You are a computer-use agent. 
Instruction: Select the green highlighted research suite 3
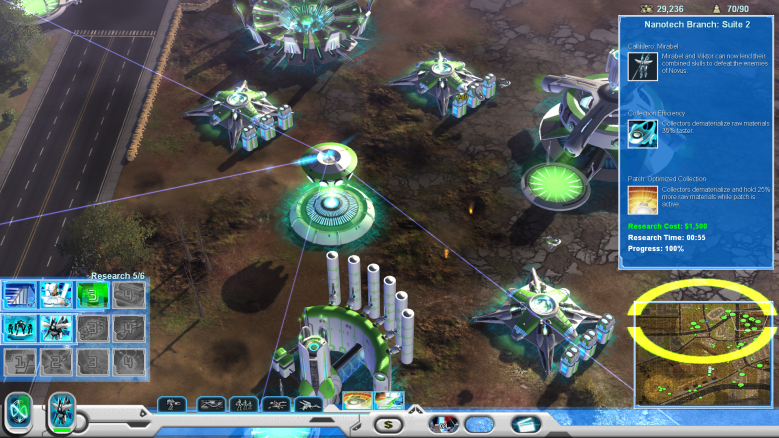coord(91,295)
